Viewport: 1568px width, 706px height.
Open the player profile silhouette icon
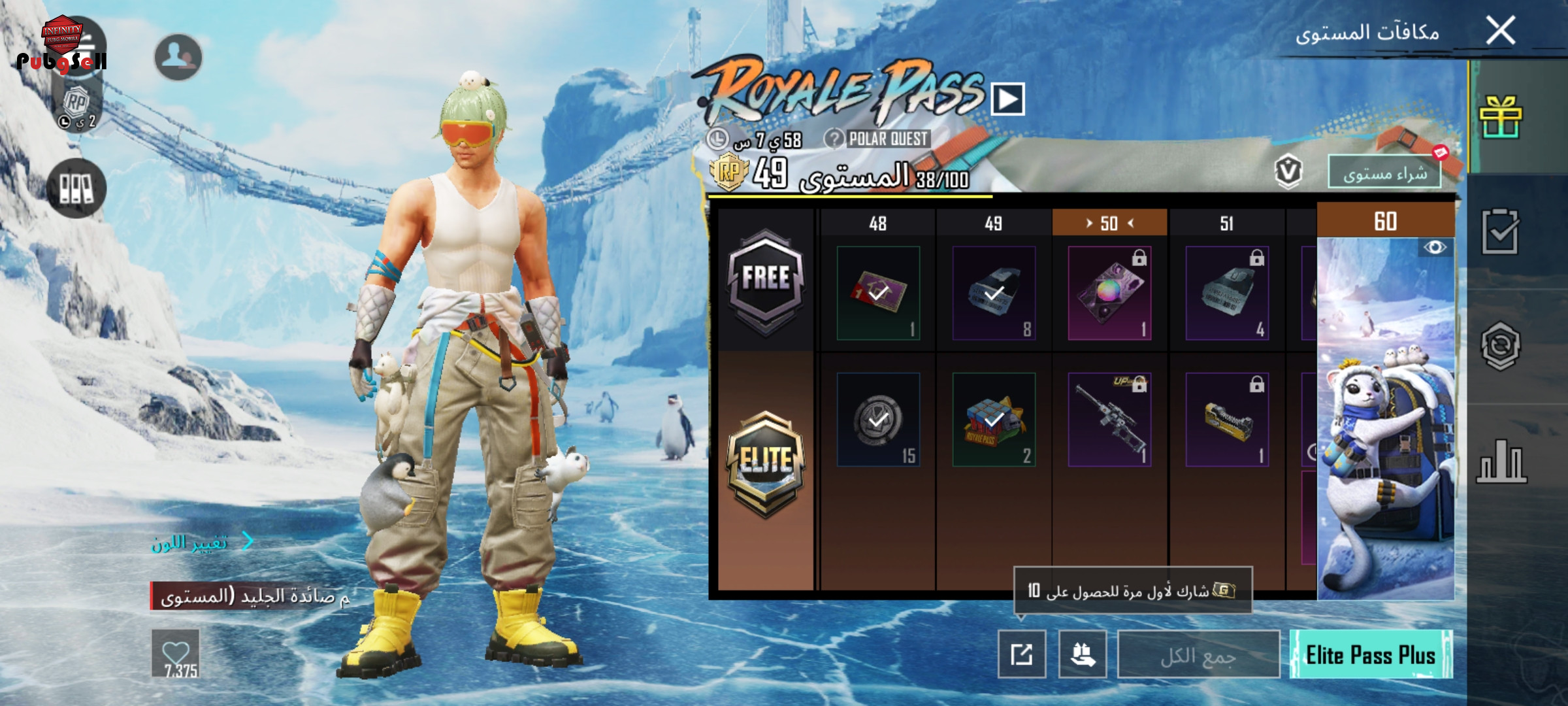[x=178, y=58]
